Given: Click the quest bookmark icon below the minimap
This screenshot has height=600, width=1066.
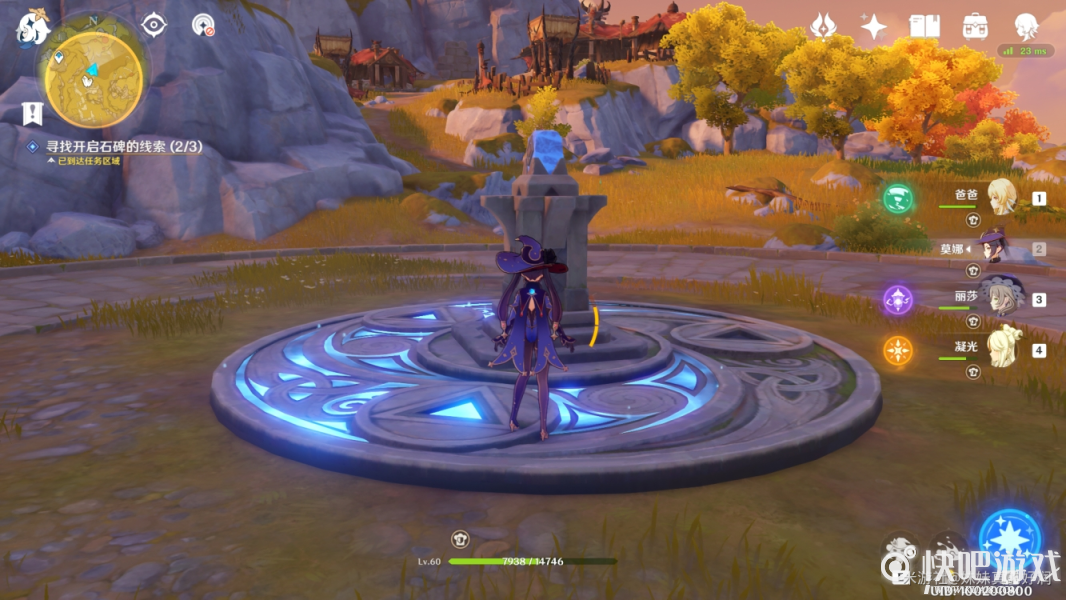Looking at the screenshot, I should (32, 113).
